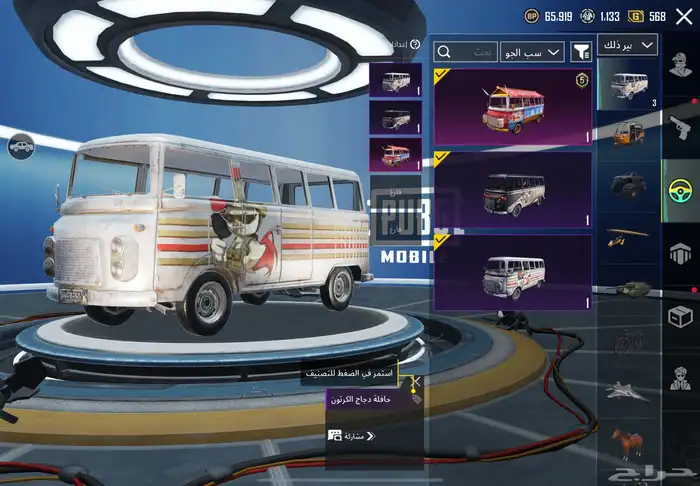Select the colorful red and blue bus skin
The image size is (700, 486).
point(511,108)
